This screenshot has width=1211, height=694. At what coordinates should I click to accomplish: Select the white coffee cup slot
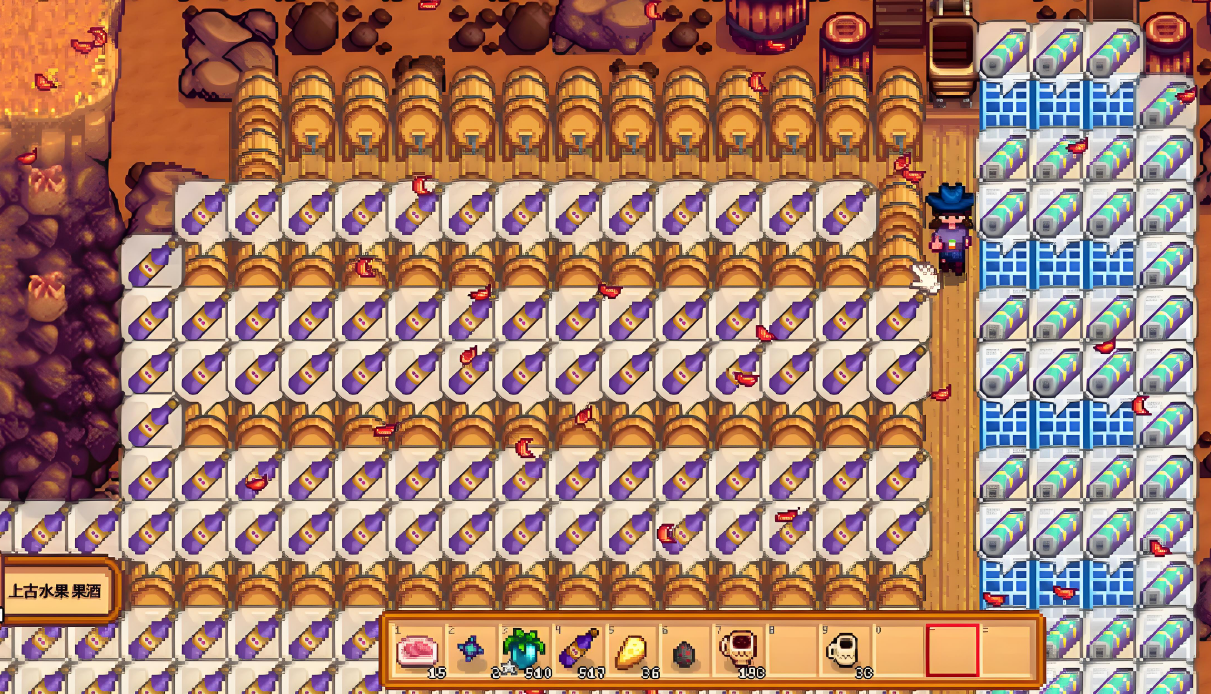(846, 651)
